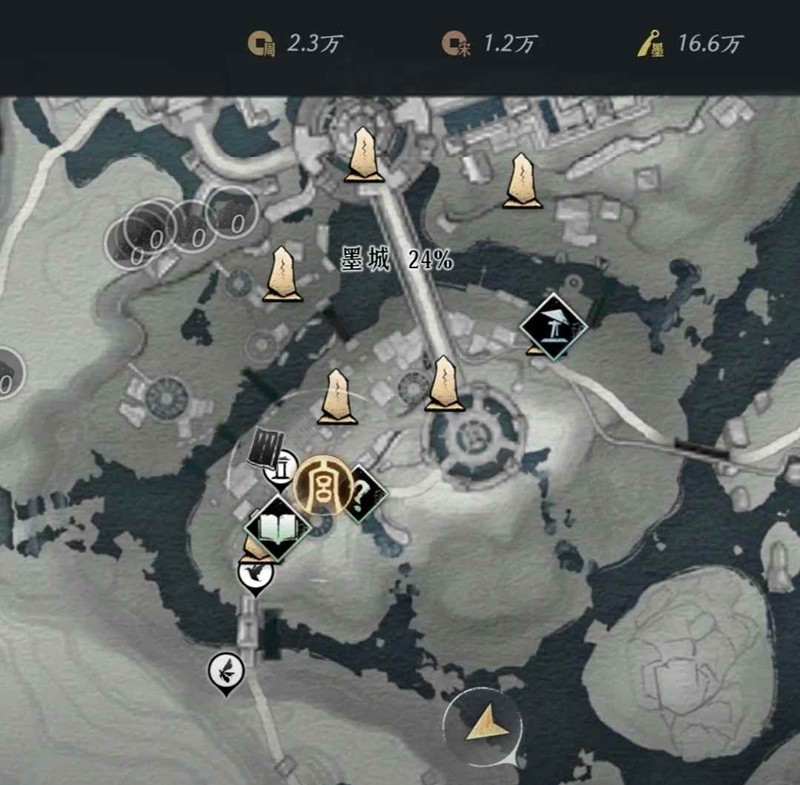Select the gold palace marker
Image resolution: width=800 pixels, height=785 pixels.
(x=324, y=486)
